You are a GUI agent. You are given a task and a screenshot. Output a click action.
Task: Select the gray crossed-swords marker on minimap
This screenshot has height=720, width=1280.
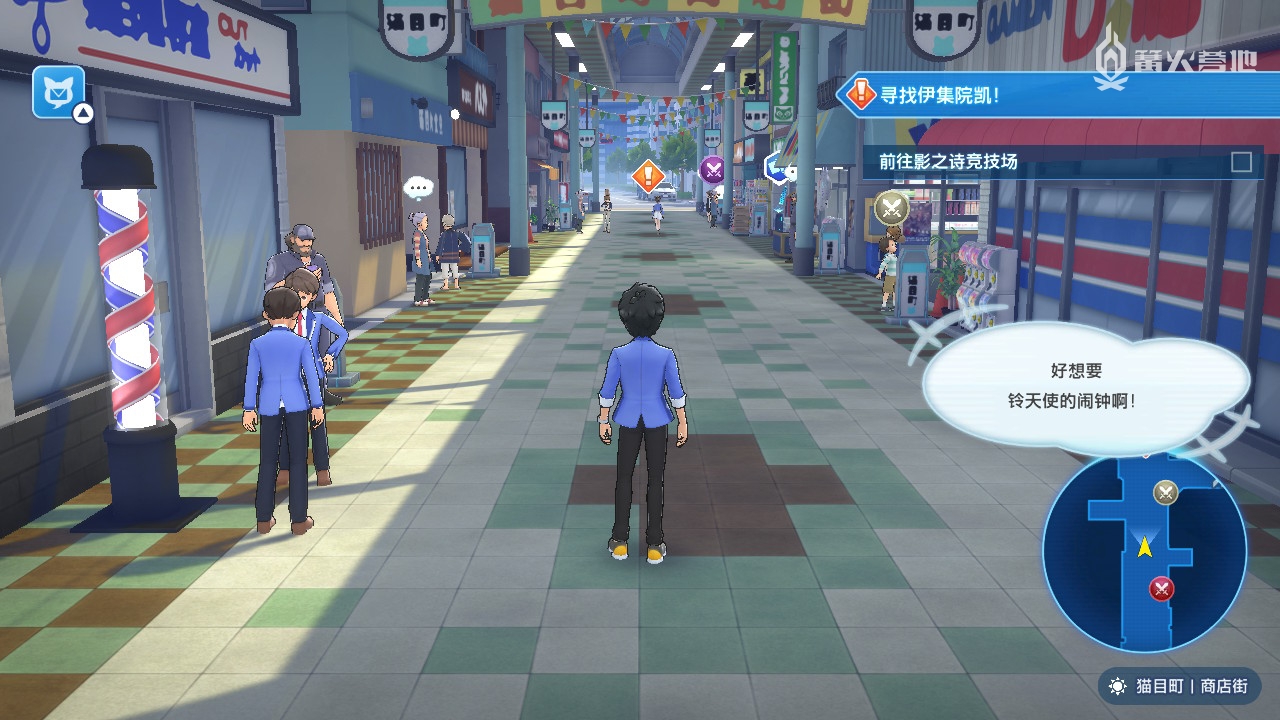1165,492
